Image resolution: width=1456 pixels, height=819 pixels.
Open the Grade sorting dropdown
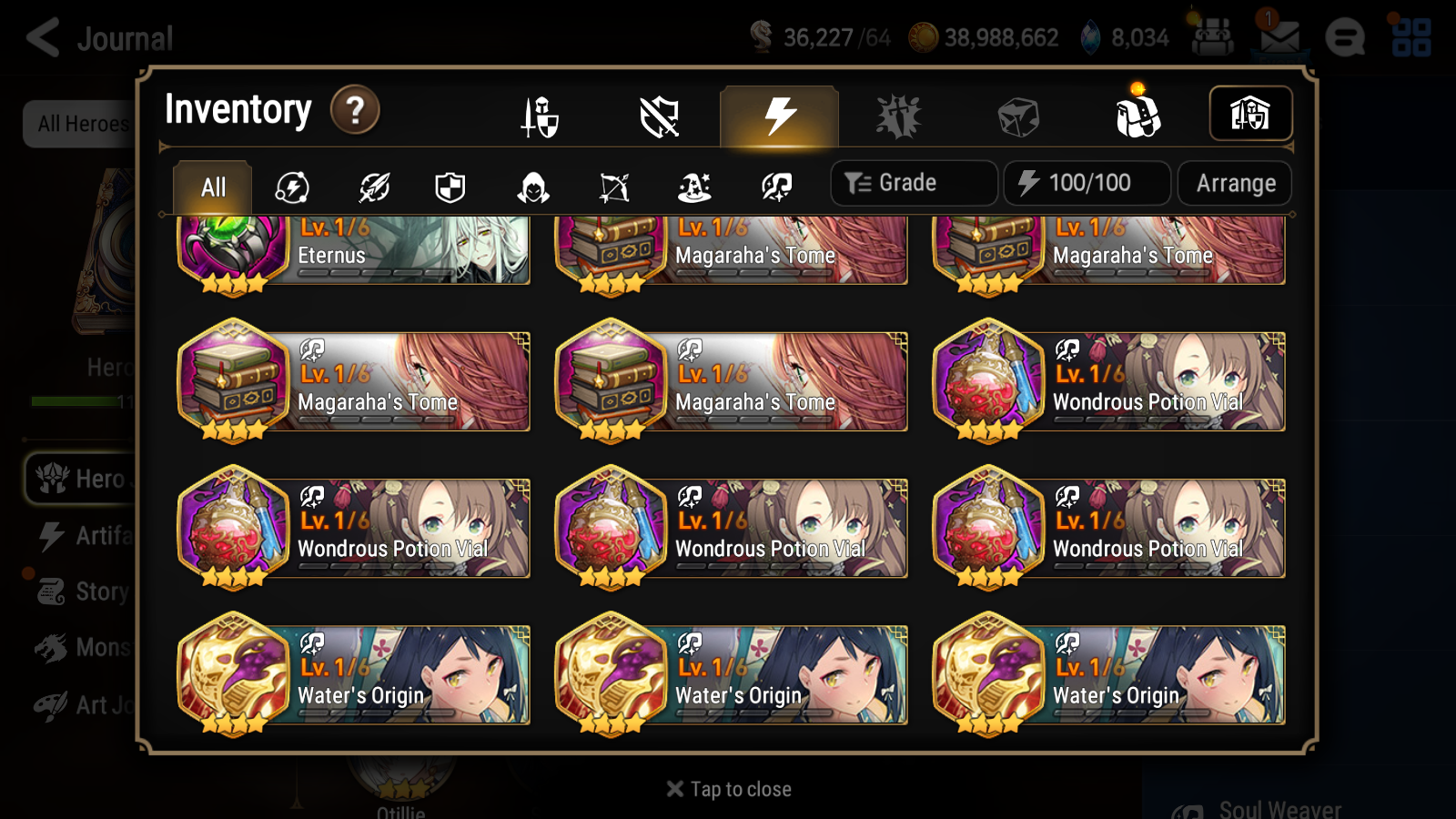pos(913,183)
